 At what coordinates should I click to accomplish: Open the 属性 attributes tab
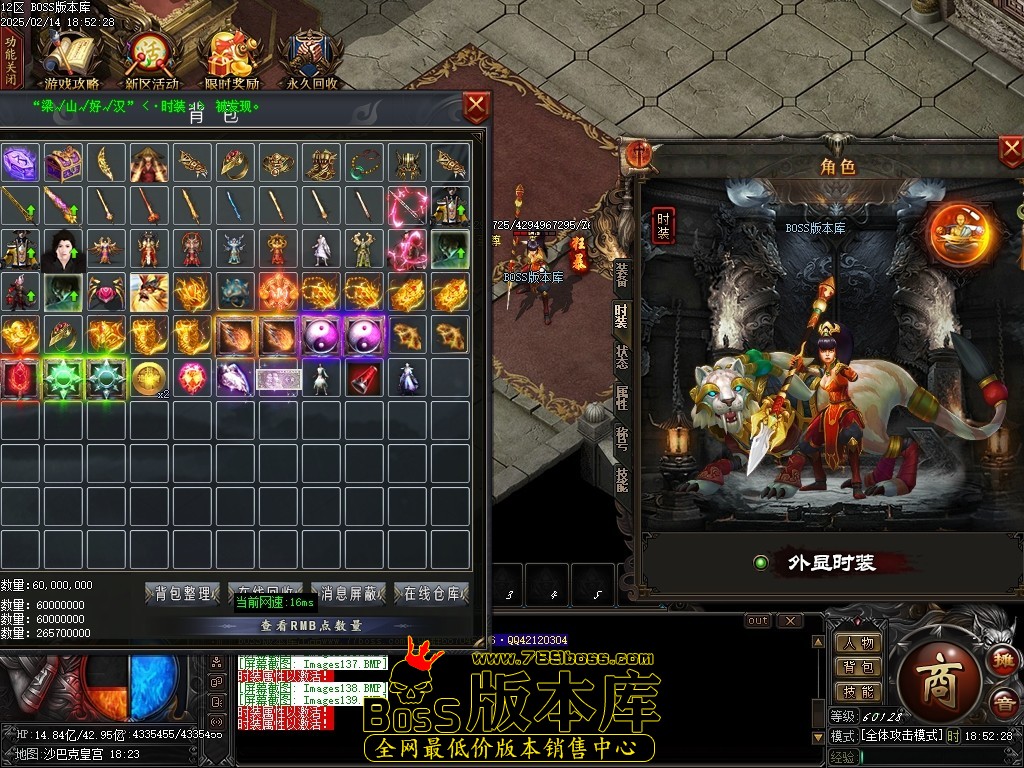tap(621, 398)
